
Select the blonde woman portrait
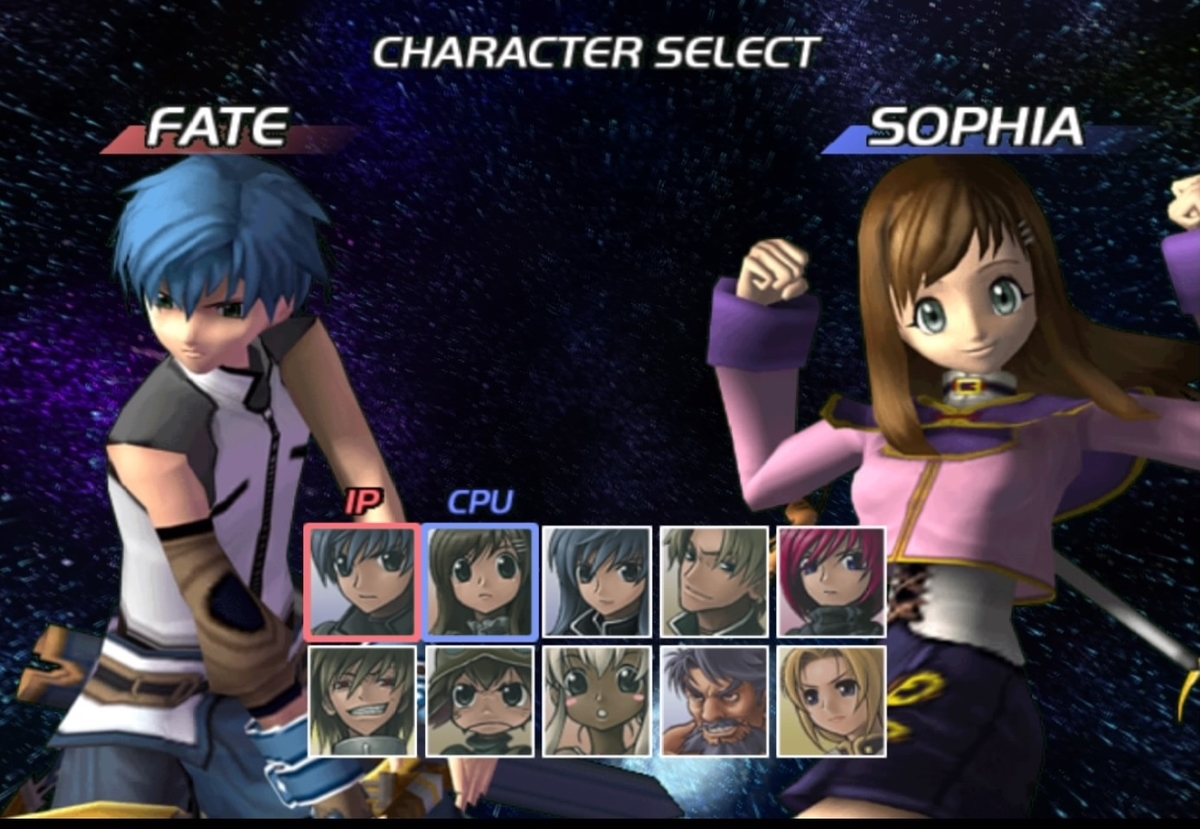tap(831, 701)
